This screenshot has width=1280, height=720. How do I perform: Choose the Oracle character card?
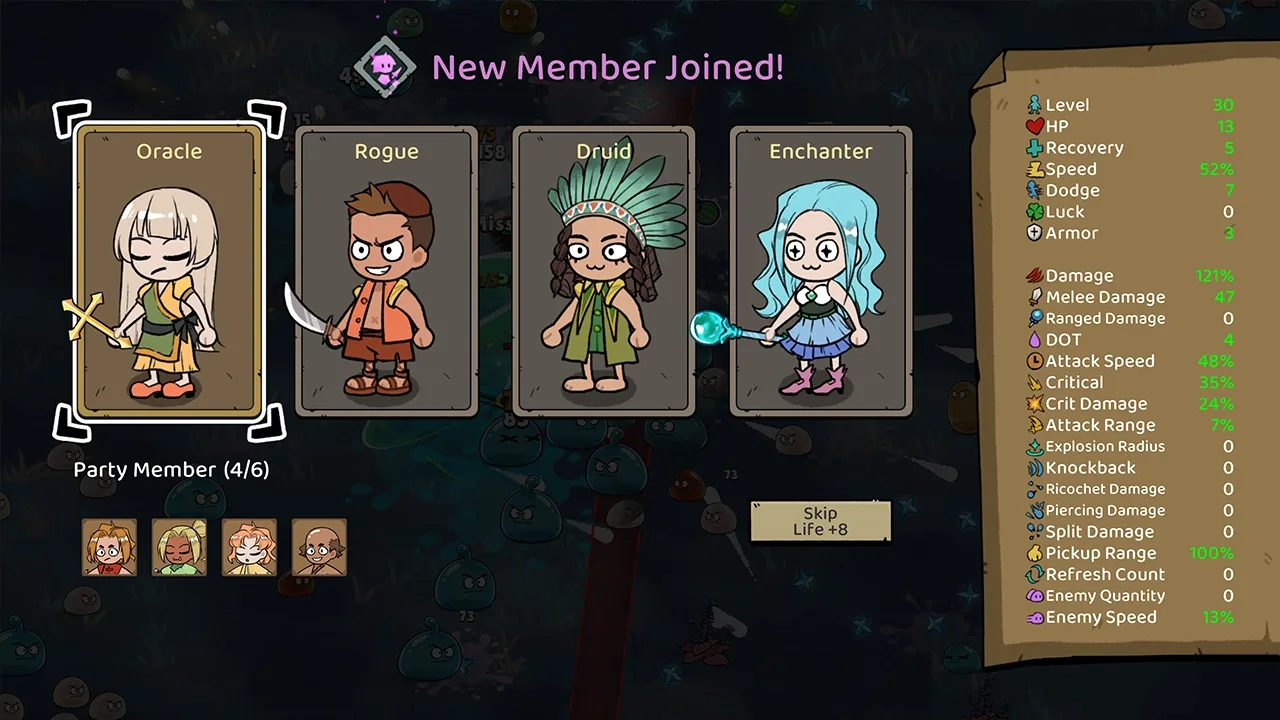coord(169,271)
